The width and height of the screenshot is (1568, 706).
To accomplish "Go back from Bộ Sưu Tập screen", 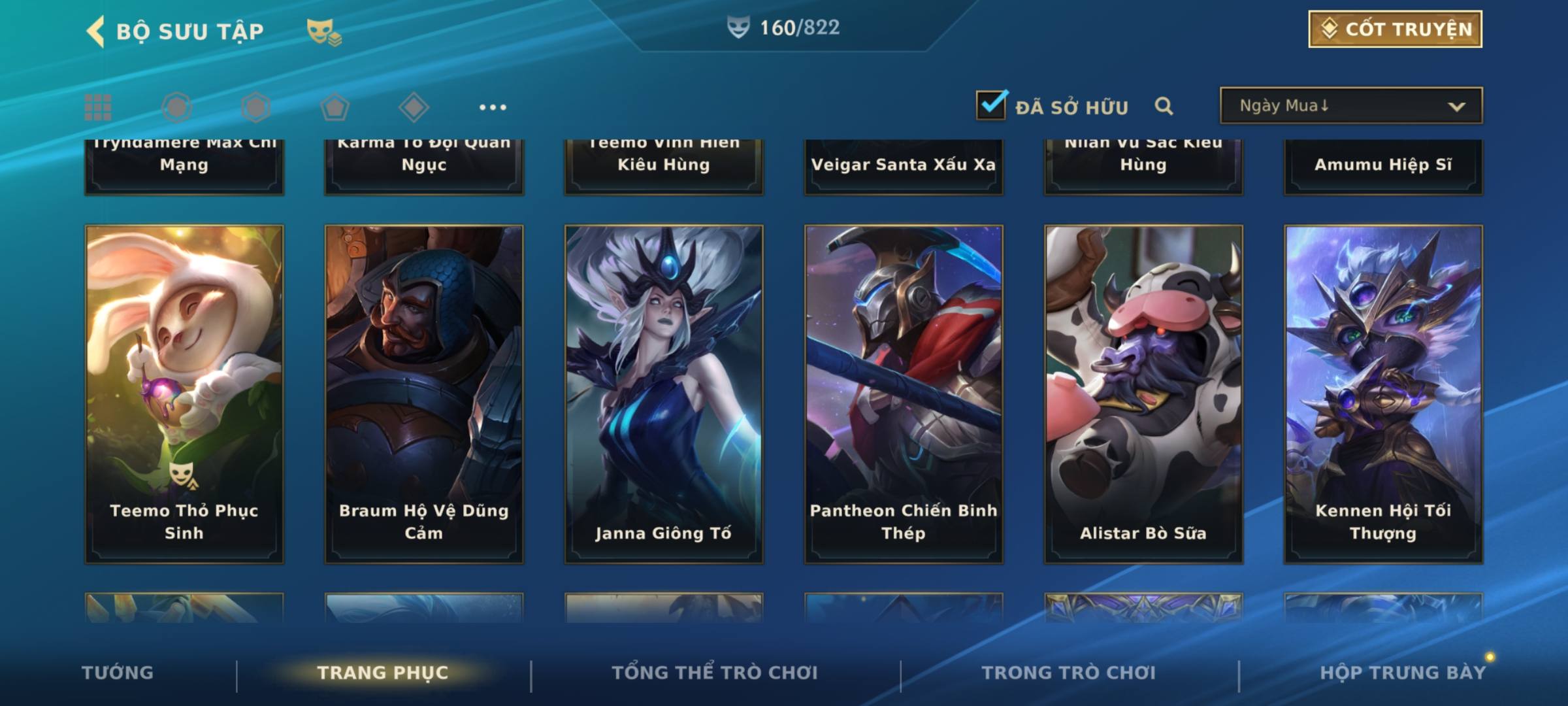I will pyautogui.click(x=96, y=31).
